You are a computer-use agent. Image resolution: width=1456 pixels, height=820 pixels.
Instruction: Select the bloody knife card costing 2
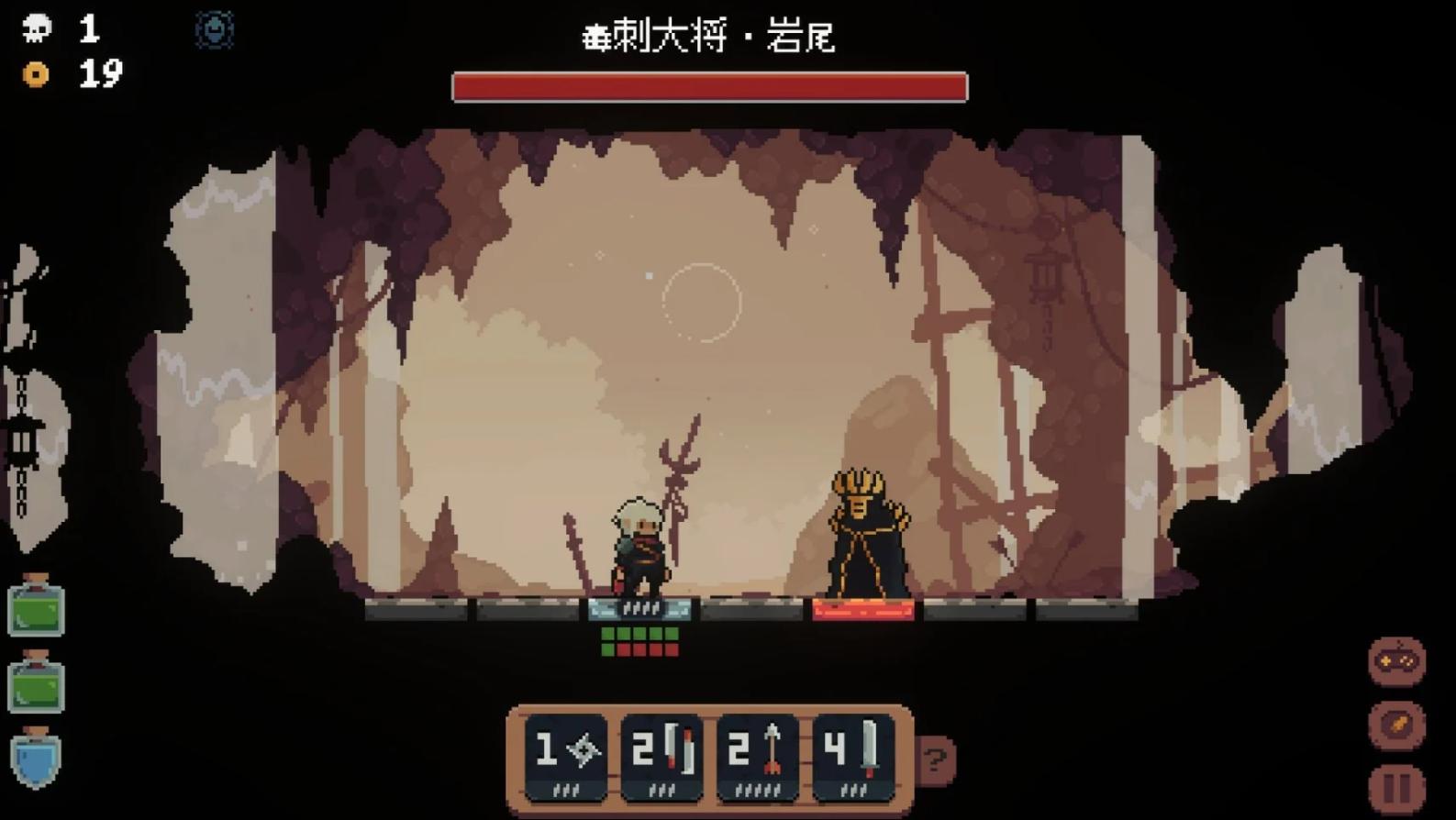point(661,754)
